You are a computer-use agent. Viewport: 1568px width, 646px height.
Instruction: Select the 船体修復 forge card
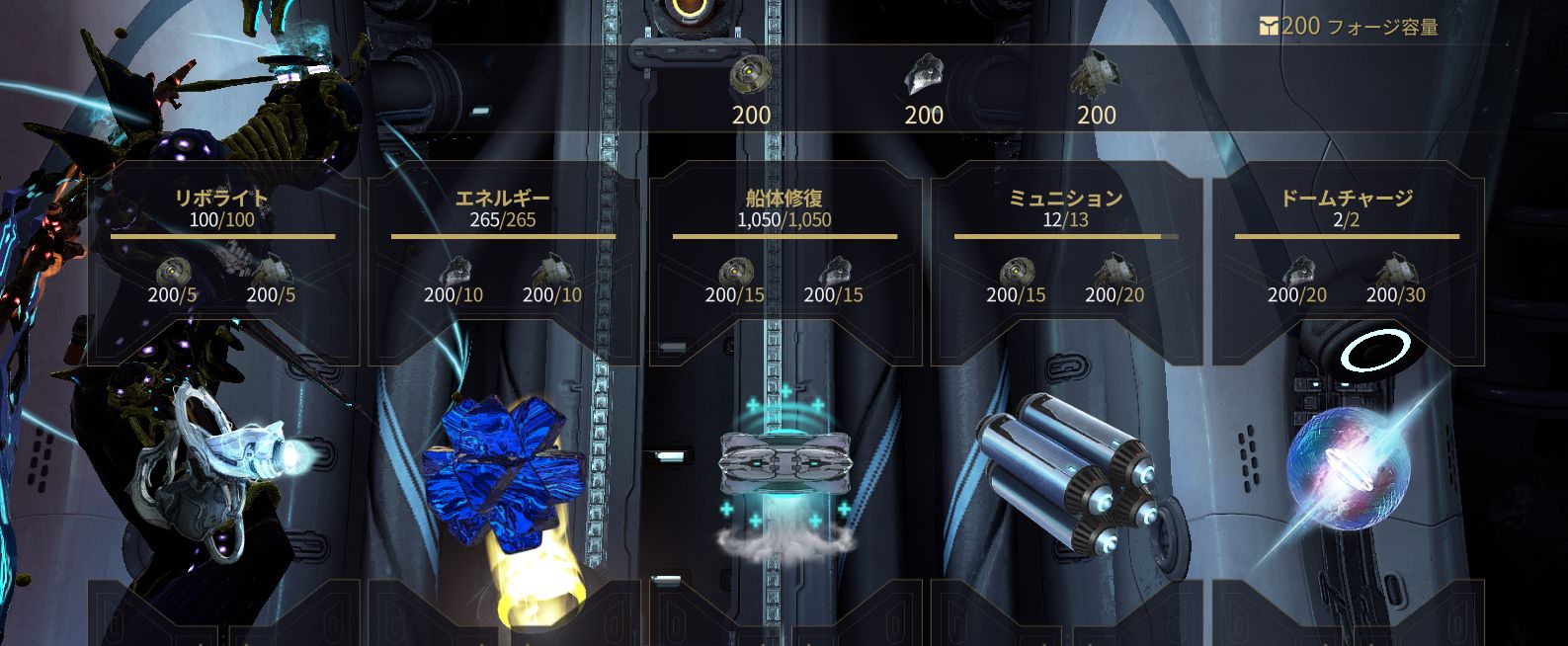784,267
